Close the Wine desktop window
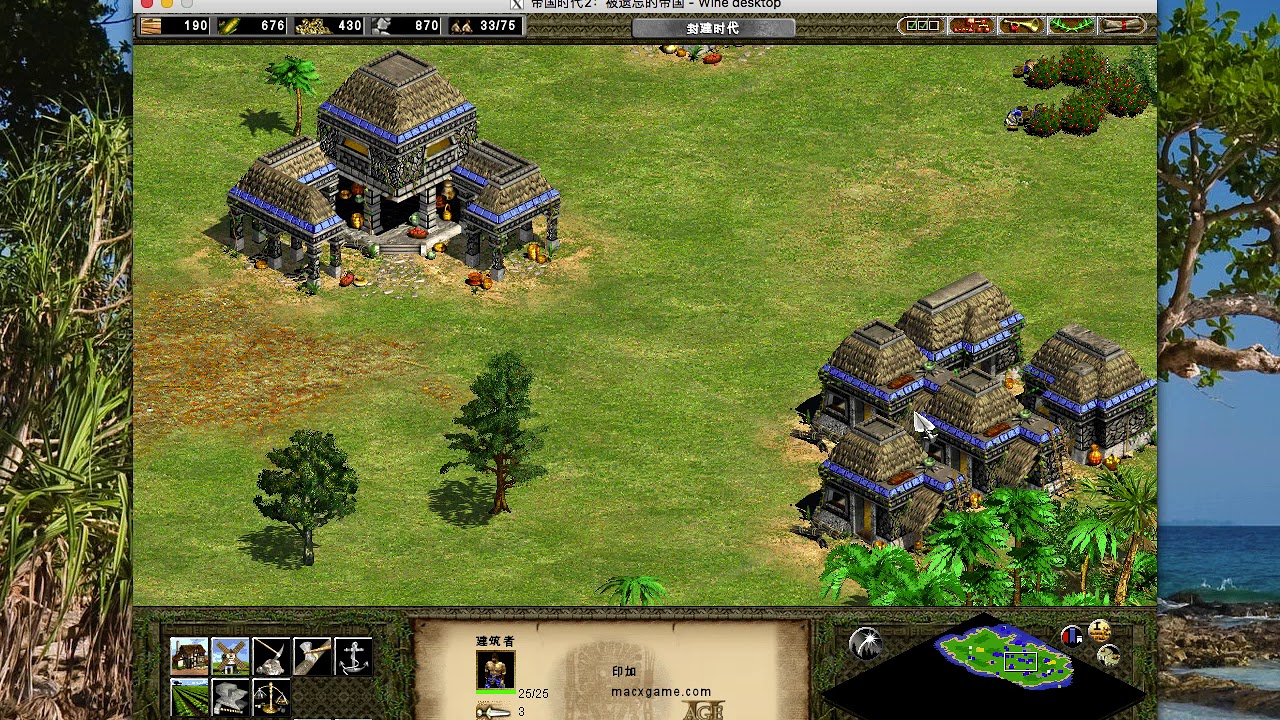 click(x=147, y=4)
